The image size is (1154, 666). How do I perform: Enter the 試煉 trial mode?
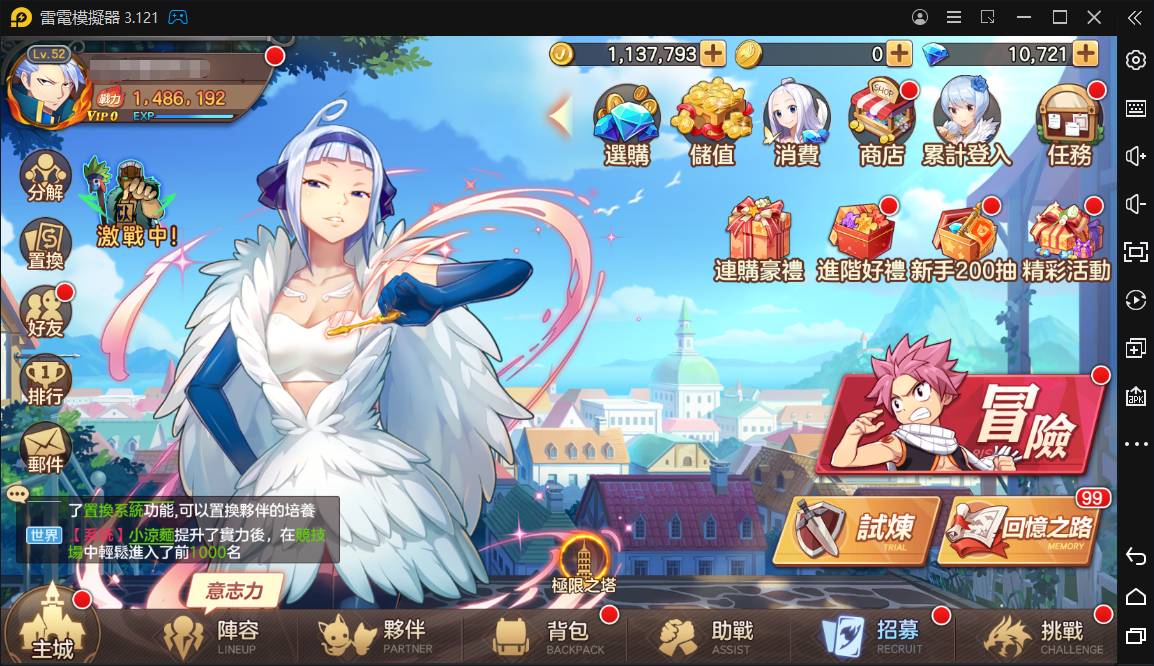click(857, 528)
